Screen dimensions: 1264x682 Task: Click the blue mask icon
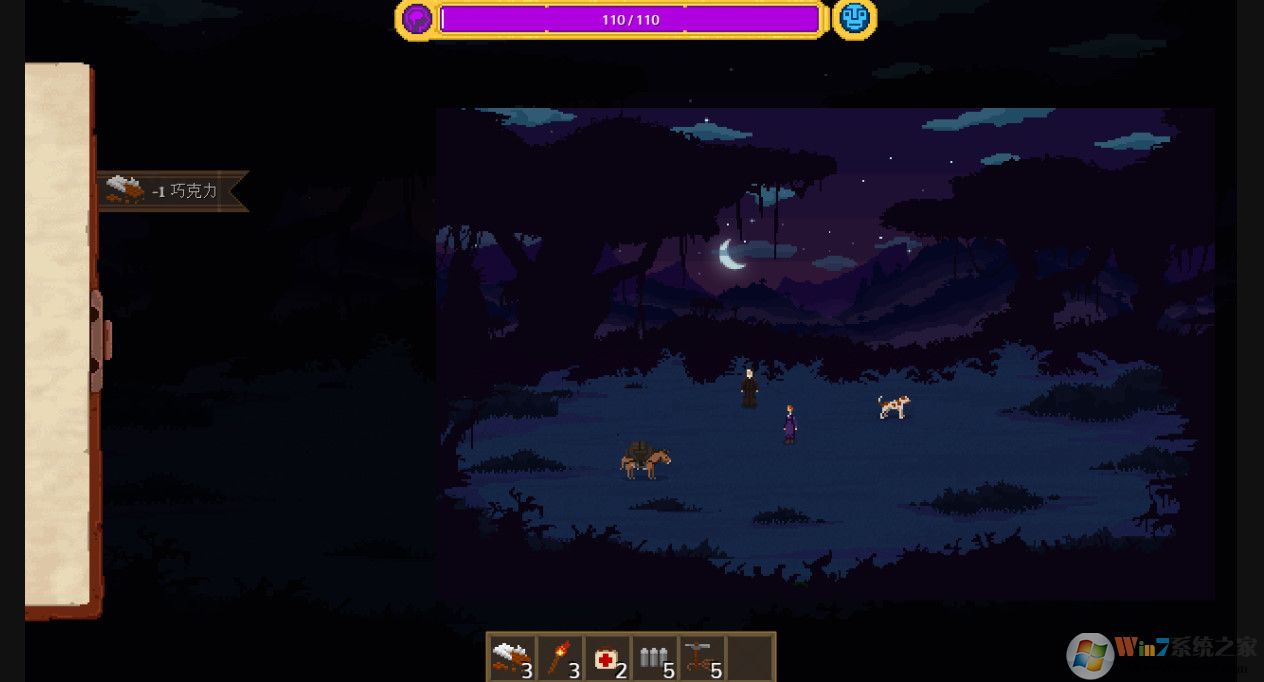[x=854, y=19]
